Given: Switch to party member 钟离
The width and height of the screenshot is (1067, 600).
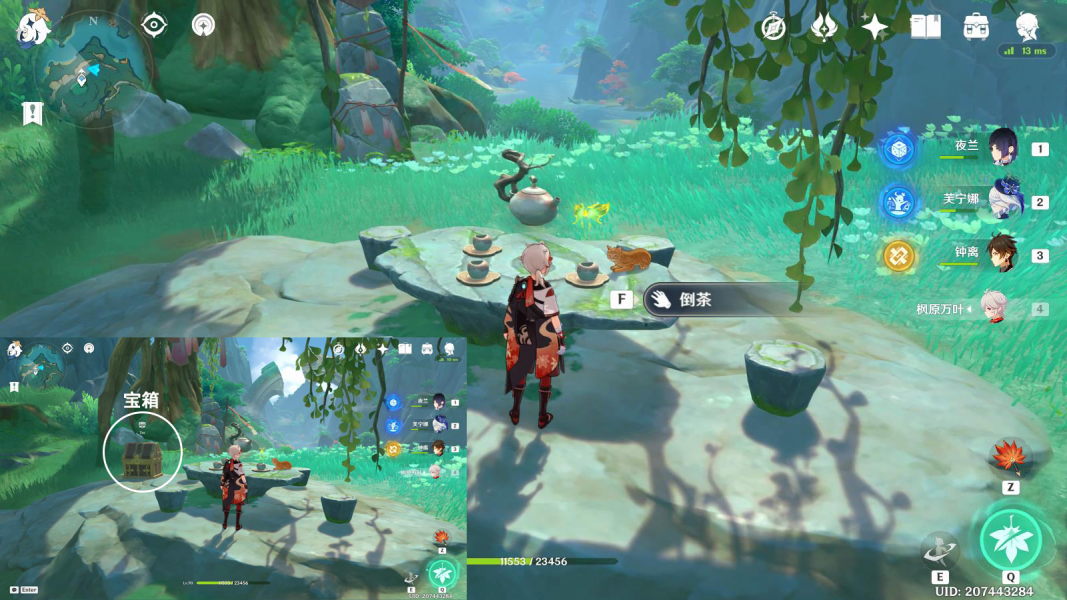Looking at the screenshot, I should point(1002,254).
